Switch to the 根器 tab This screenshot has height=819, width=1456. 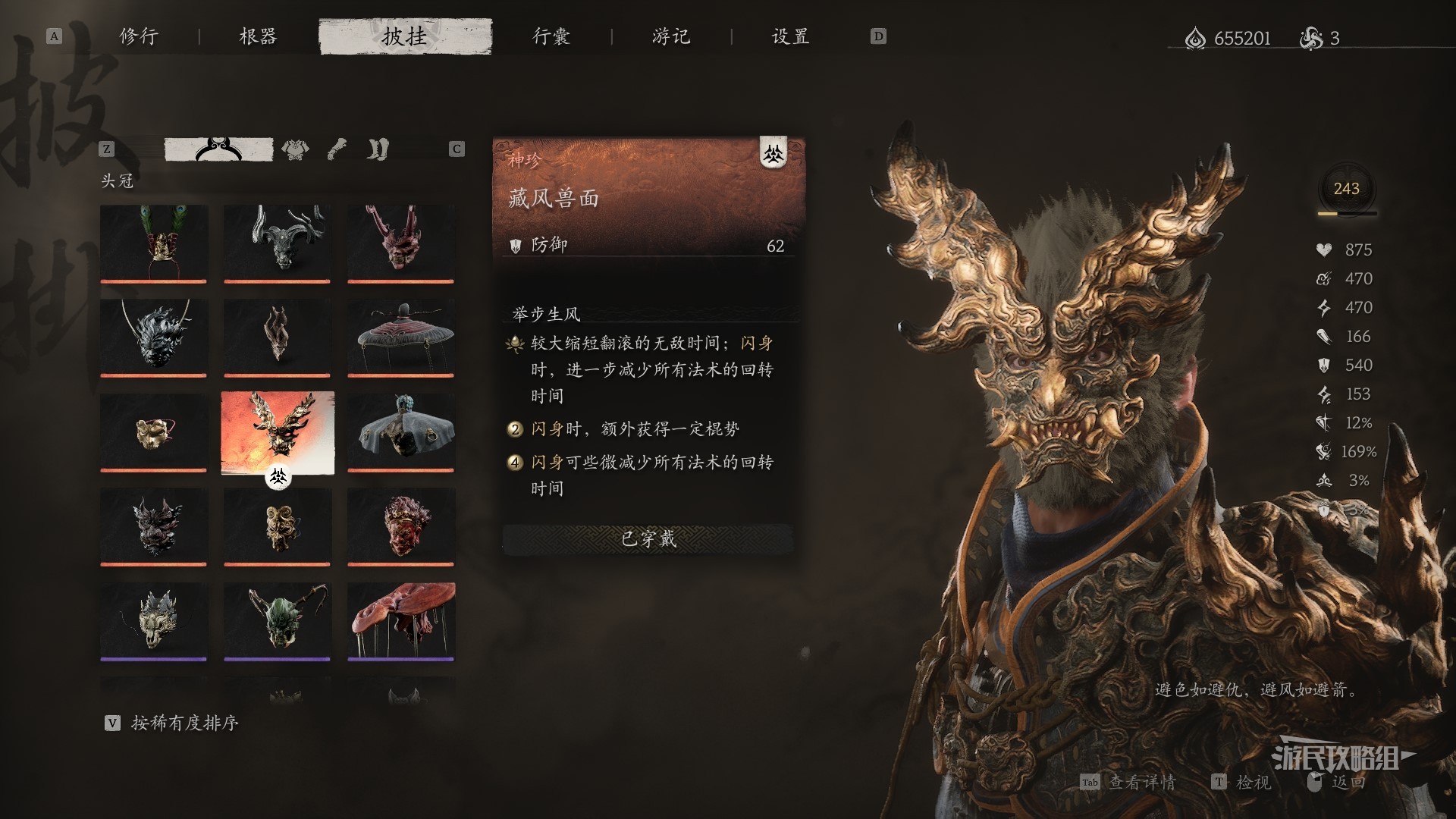pos(259,36)
